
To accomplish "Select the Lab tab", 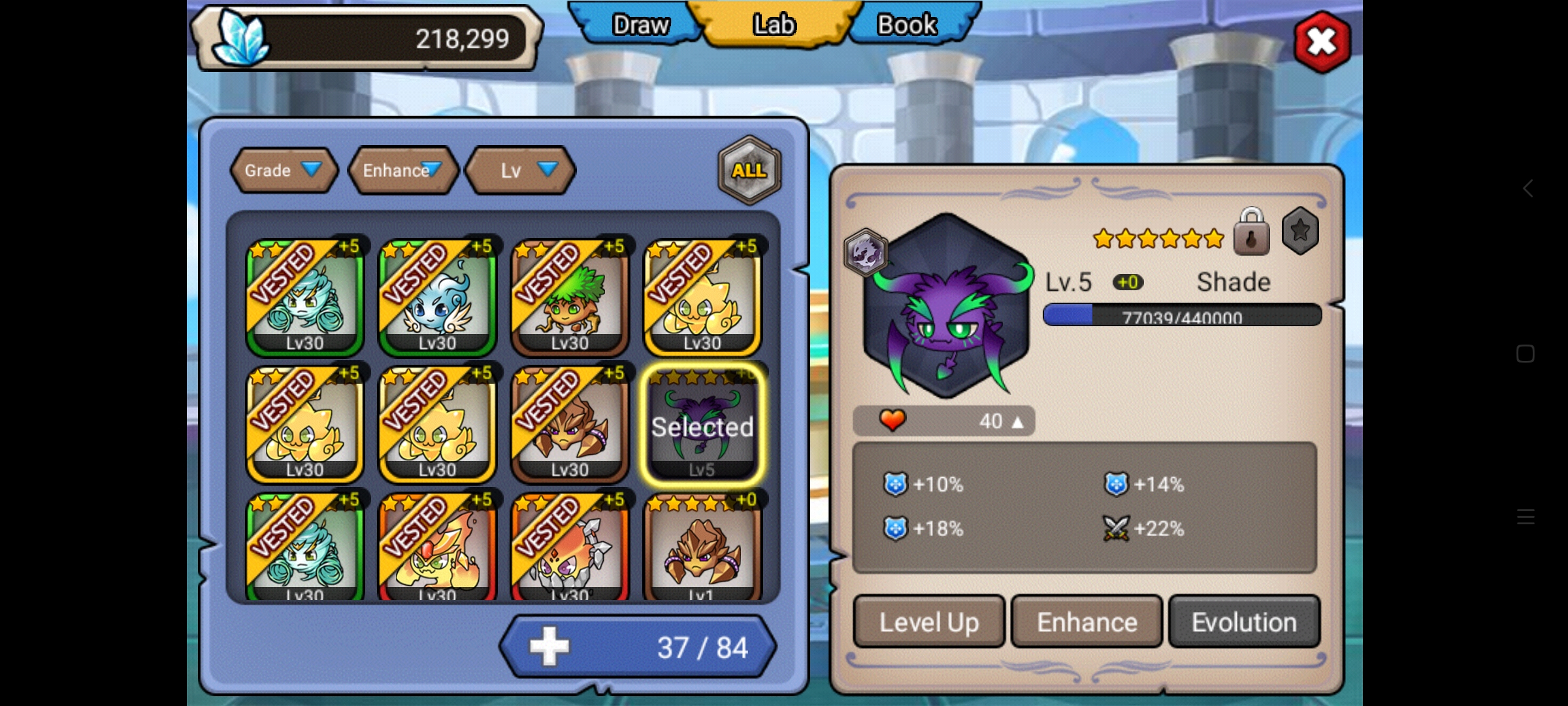I will 774,25.
